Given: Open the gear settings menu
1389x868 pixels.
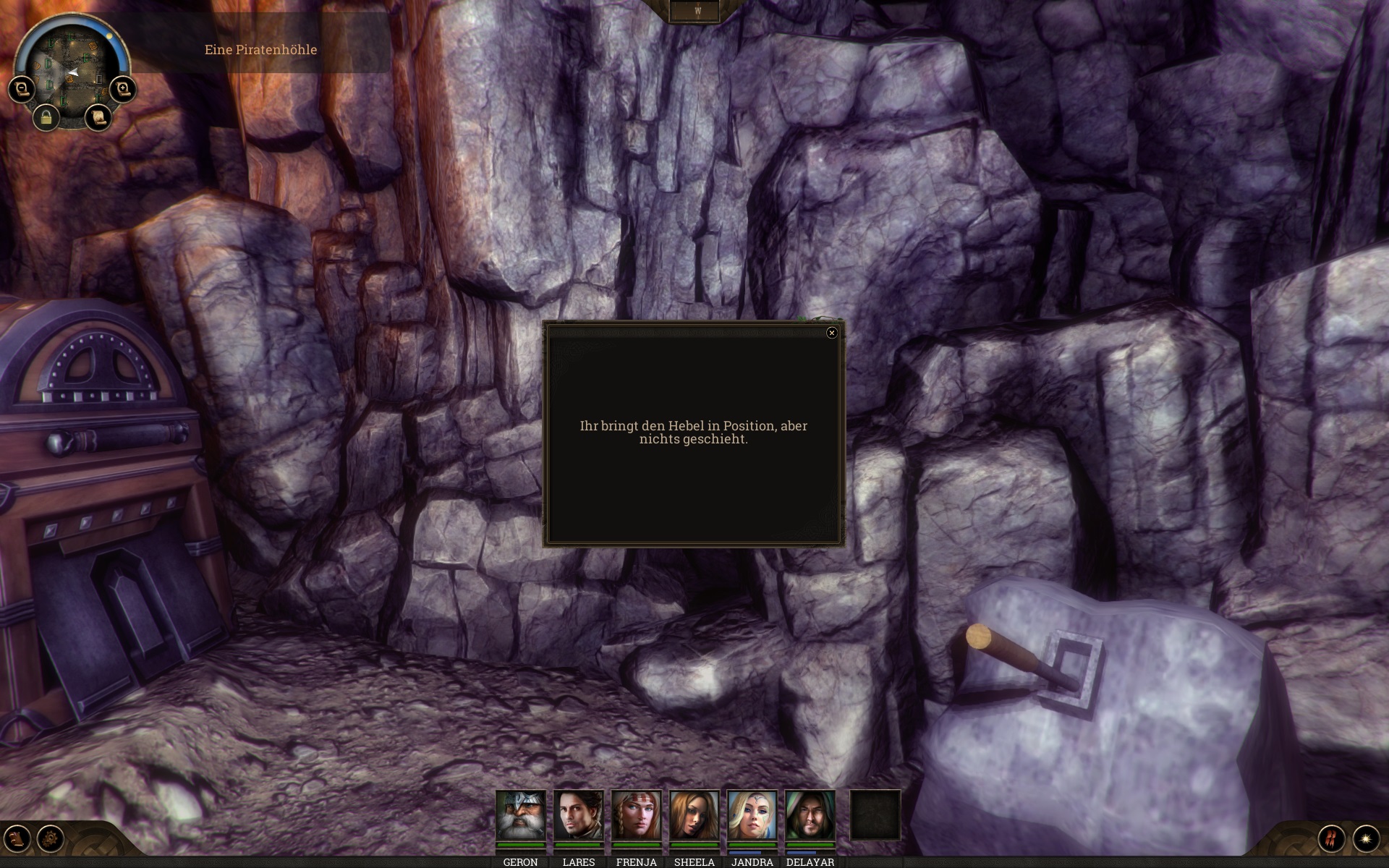Looking at the screenshot, I should point(51,838).
